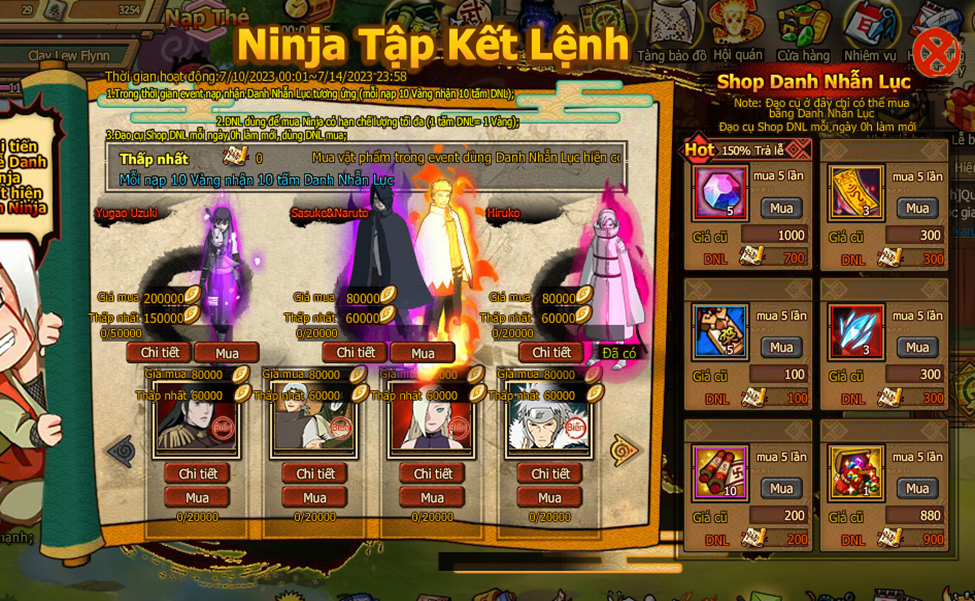Buy the blue crystal item on red background
975x601 pixels.
click(x=917, y=347)
